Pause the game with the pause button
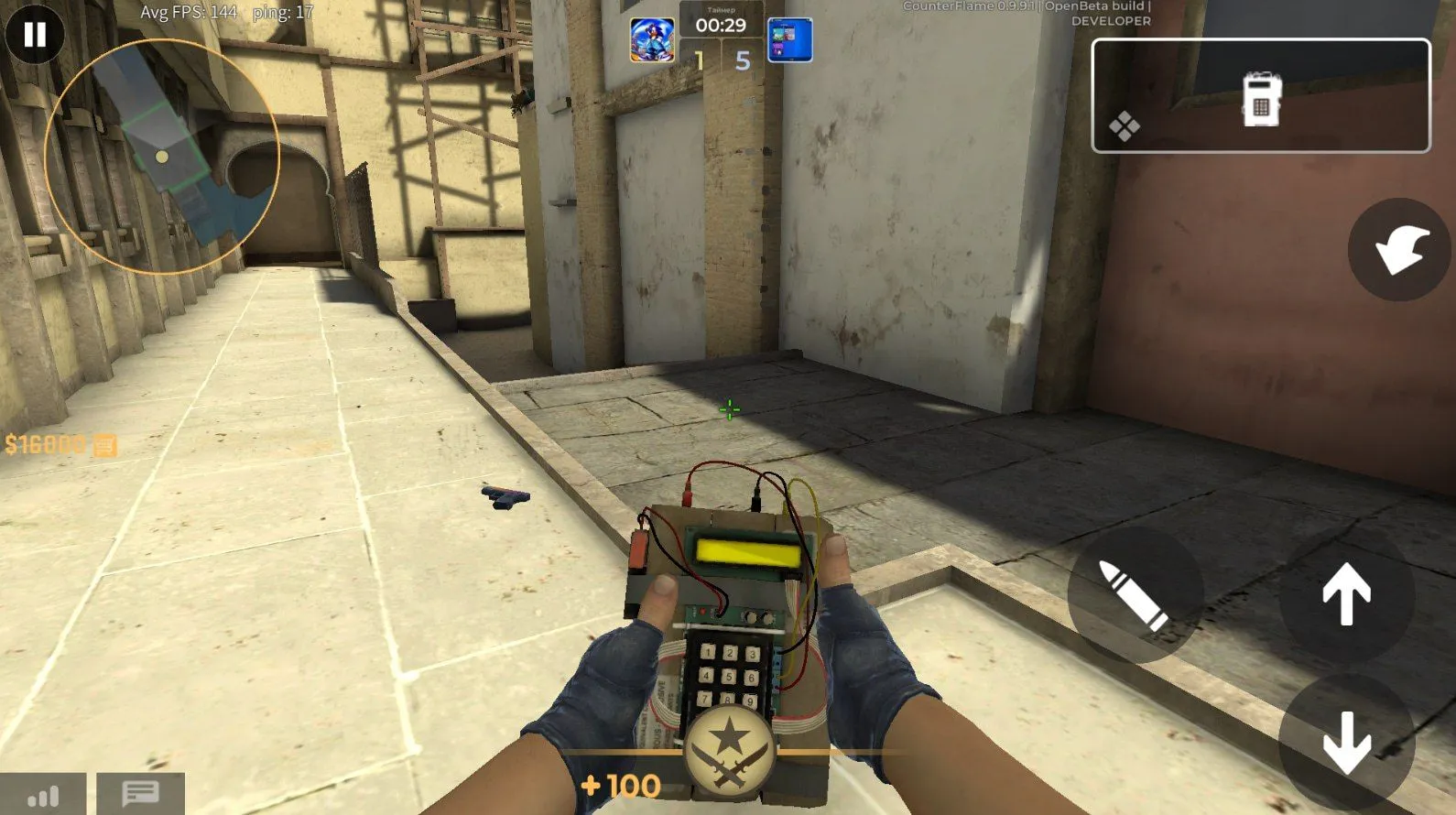Viewport: 1456px width, 815px height. point(35,35)
